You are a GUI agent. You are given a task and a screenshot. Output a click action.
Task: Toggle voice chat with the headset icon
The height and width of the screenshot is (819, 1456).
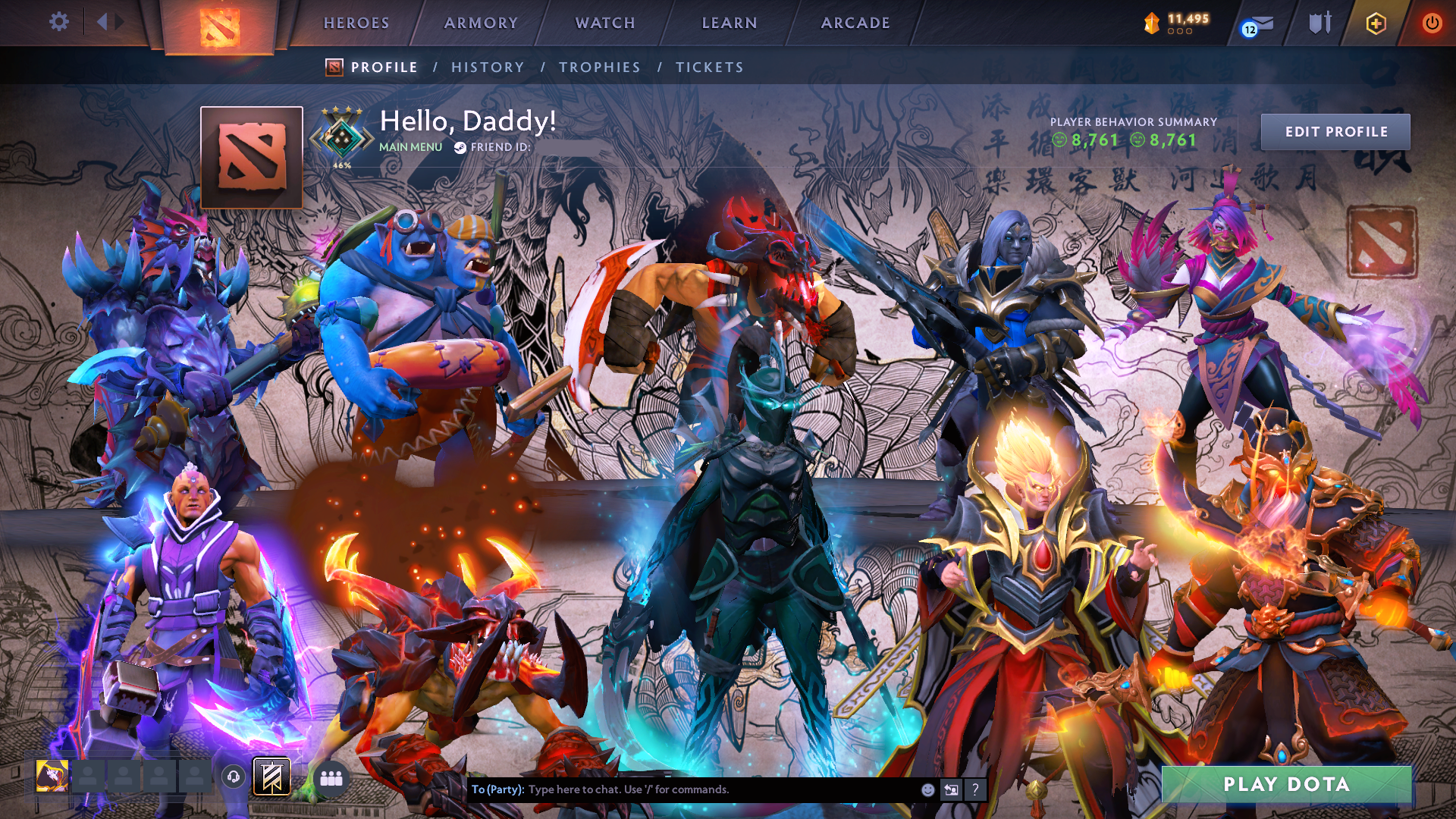235,777
